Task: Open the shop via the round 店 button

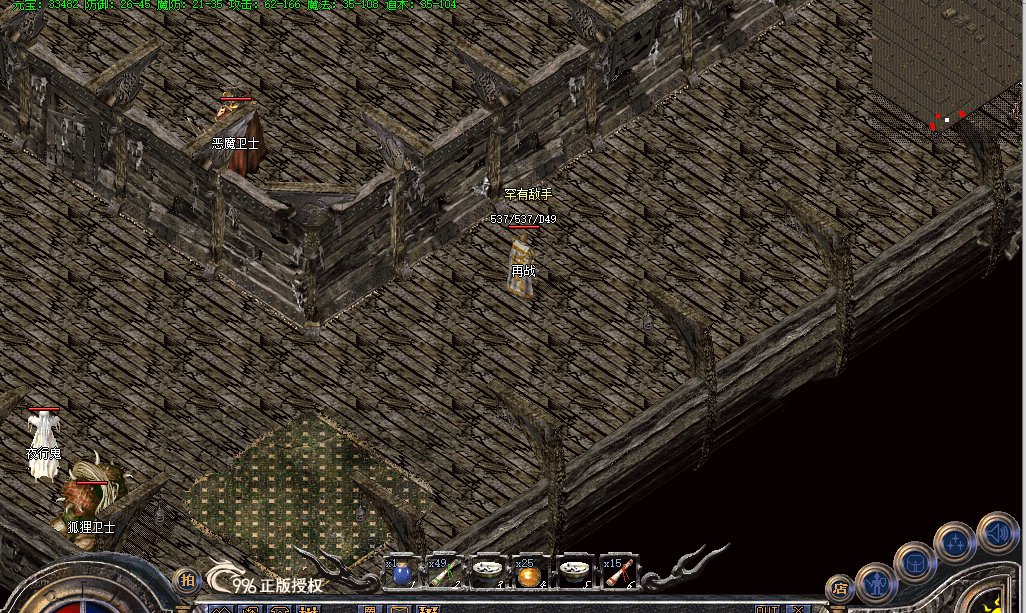Action: pos(840,589)
